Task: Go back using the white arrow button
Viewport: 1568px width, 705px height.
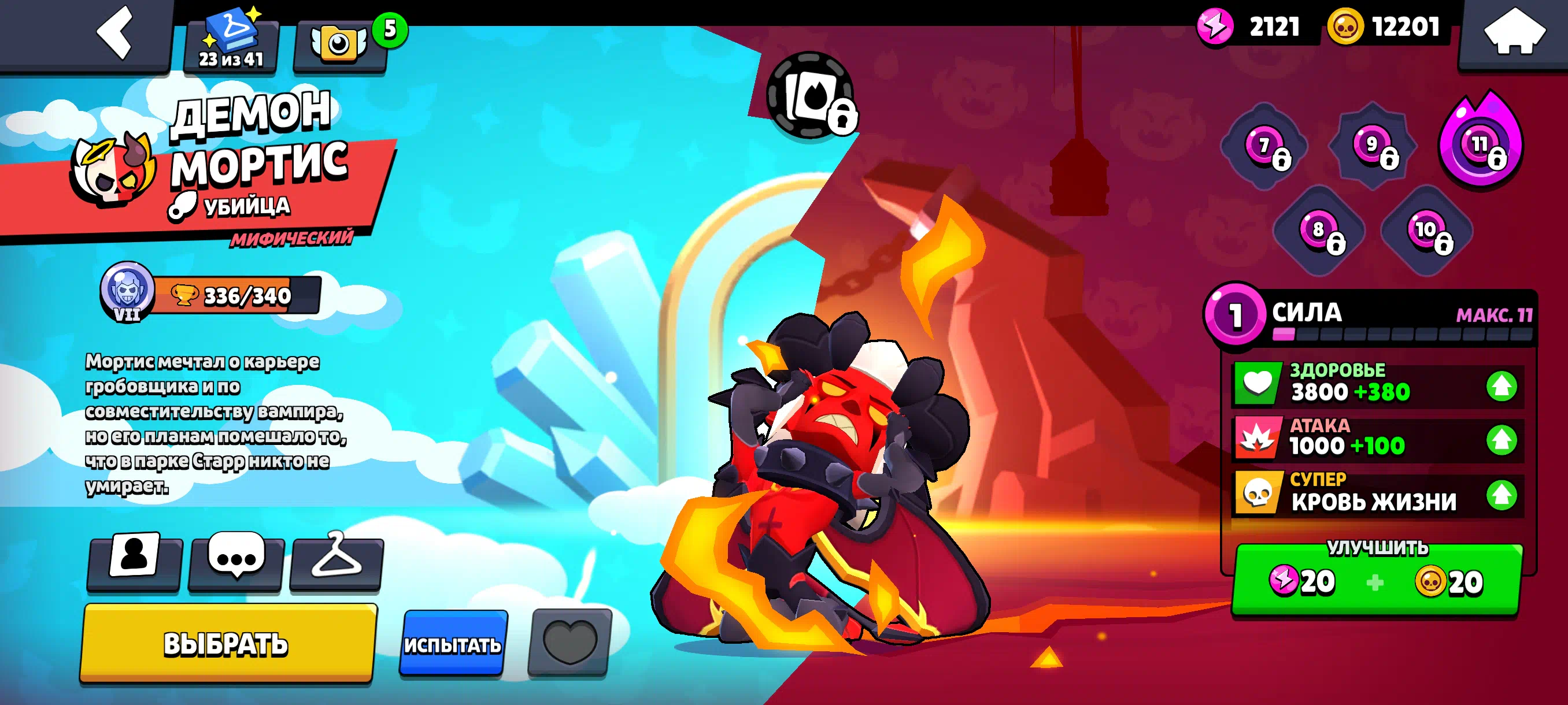Action: [x=114, y=34]
